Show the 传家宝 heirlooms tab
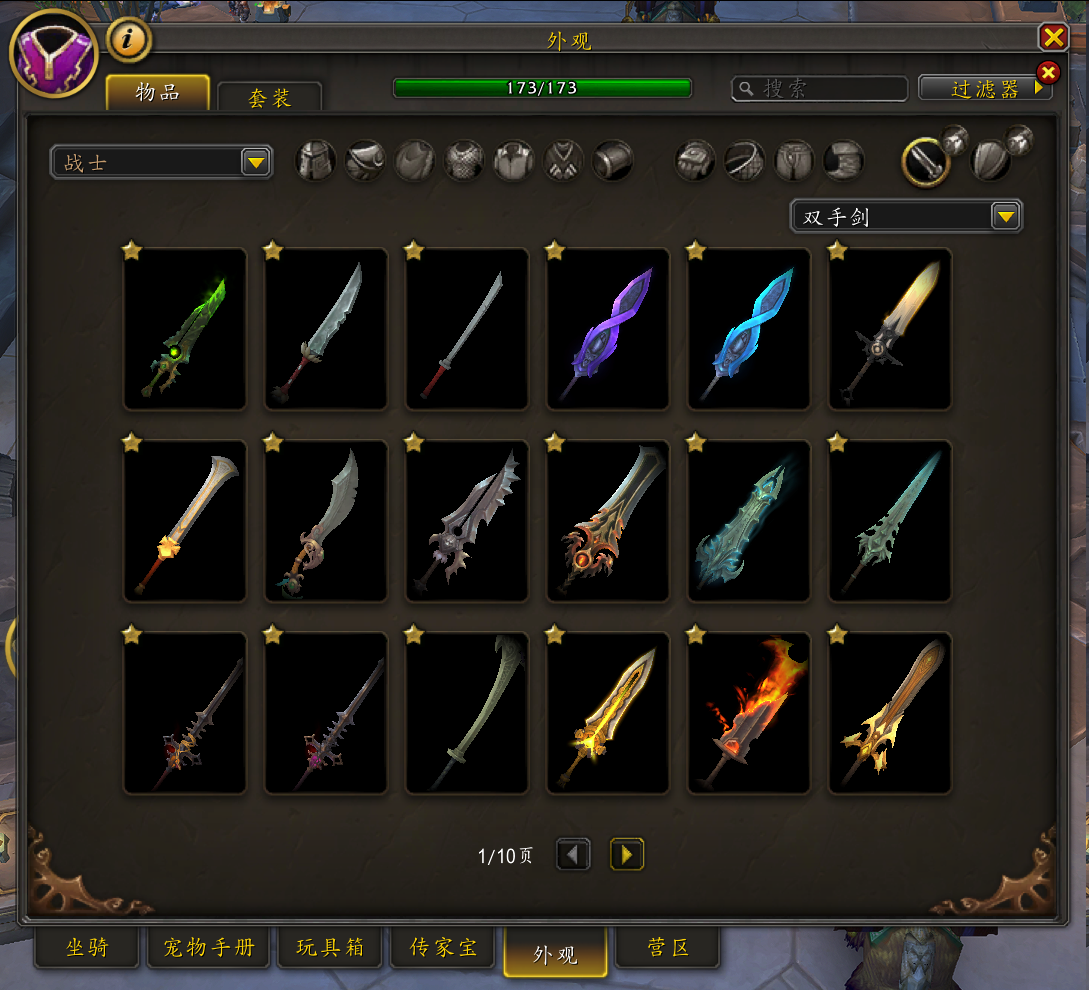1089x990 pixels. (442, 948)
